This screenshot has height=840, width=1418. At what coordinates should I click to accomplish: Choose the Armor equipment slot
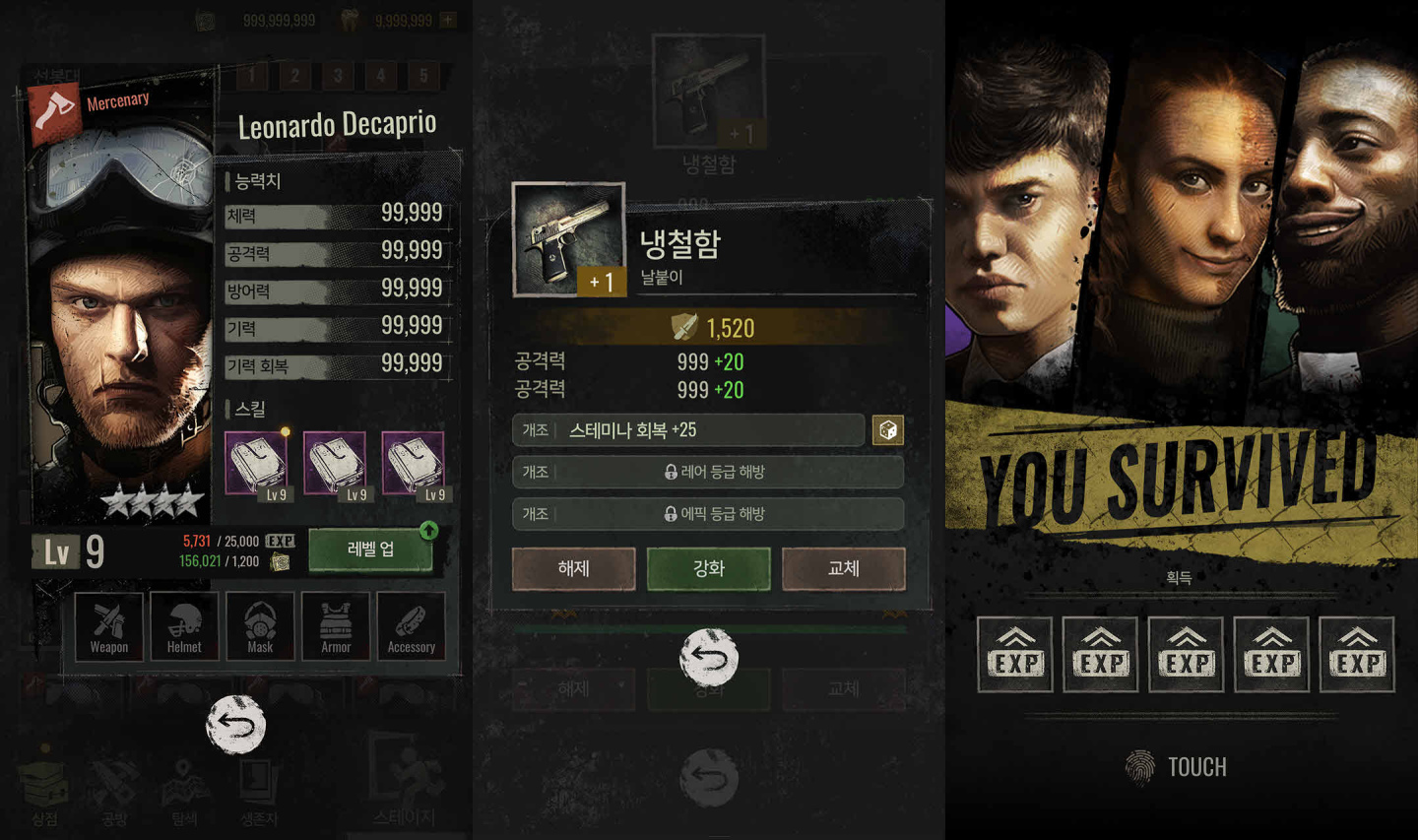[336, 626]
